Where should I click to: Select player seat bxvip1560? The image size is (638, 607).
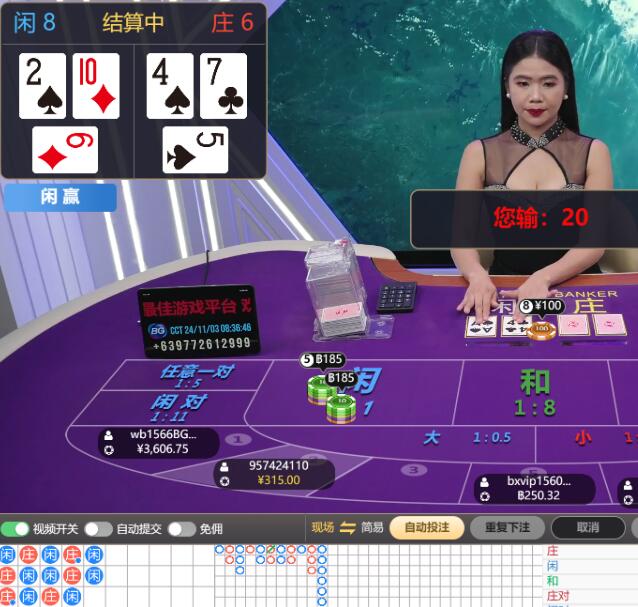[533, 488]
